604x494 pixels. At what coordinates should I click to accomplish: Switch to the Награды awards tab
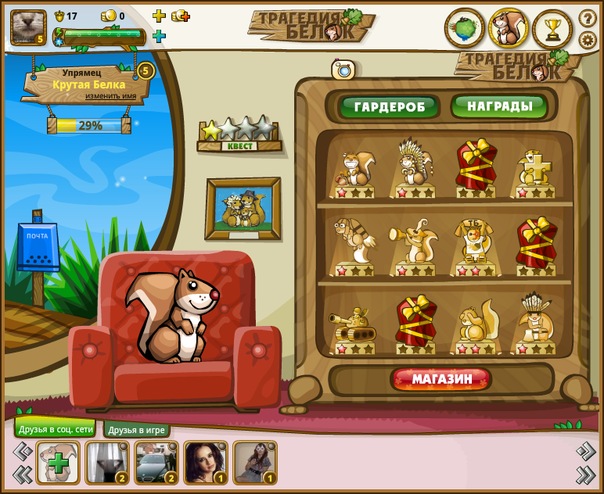tap(490, 108)
